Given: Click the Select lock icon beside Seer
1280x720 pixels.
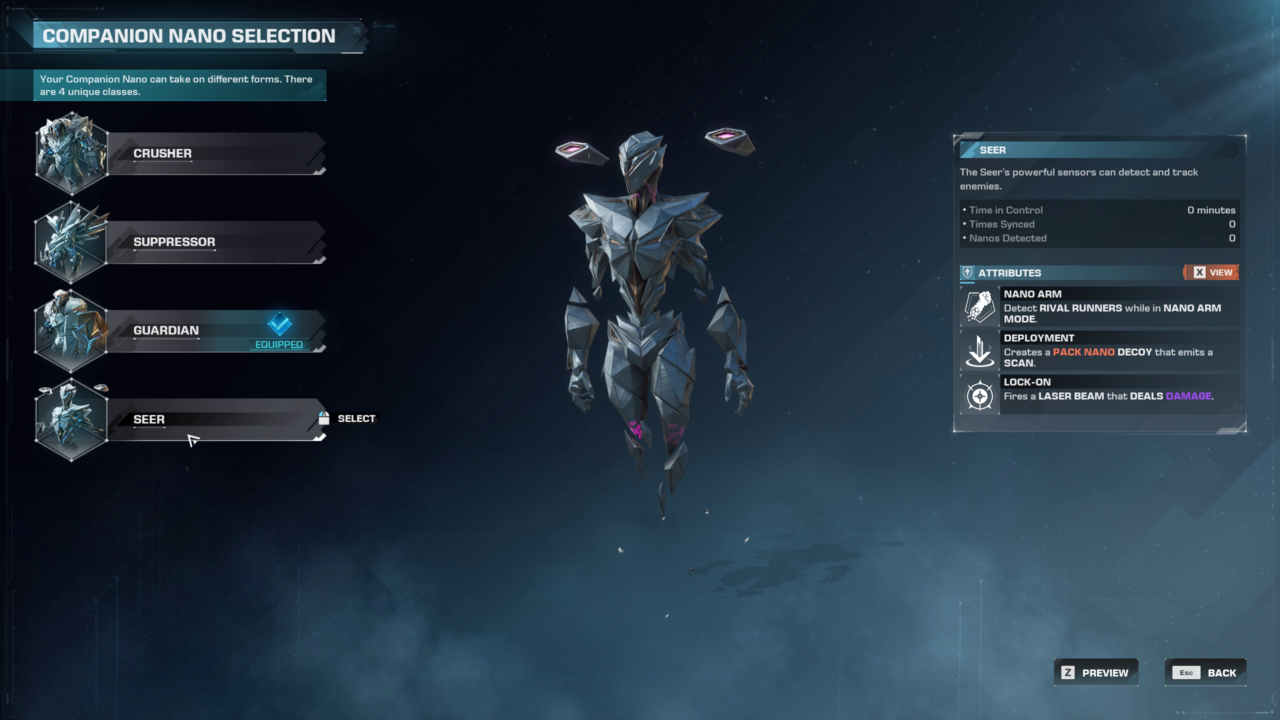Looking at the screenshot, I should pos(323,418).
